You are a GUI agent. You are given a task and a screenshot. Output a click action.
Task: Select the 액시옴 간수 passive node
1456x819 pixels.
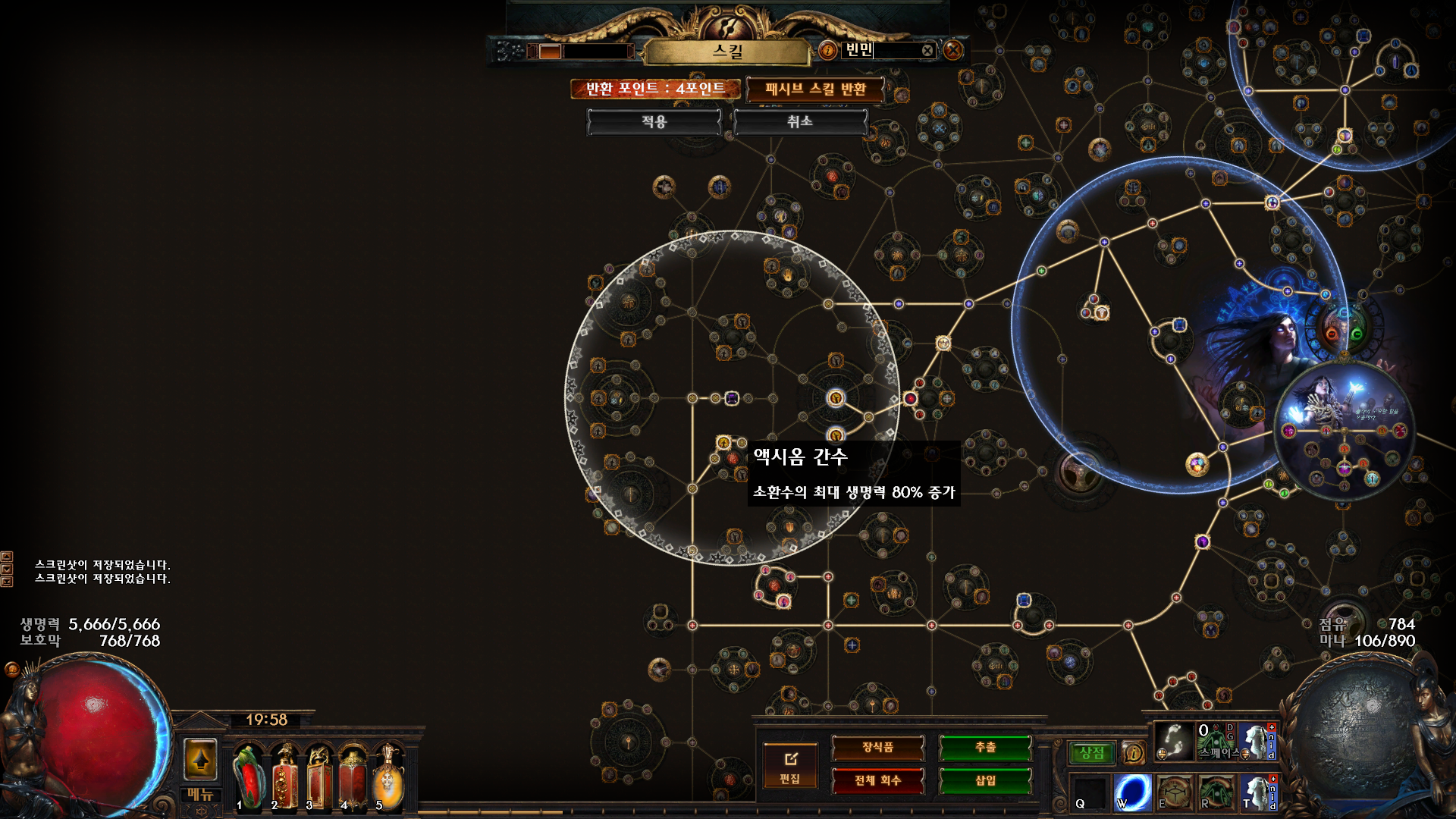(723, 443)
